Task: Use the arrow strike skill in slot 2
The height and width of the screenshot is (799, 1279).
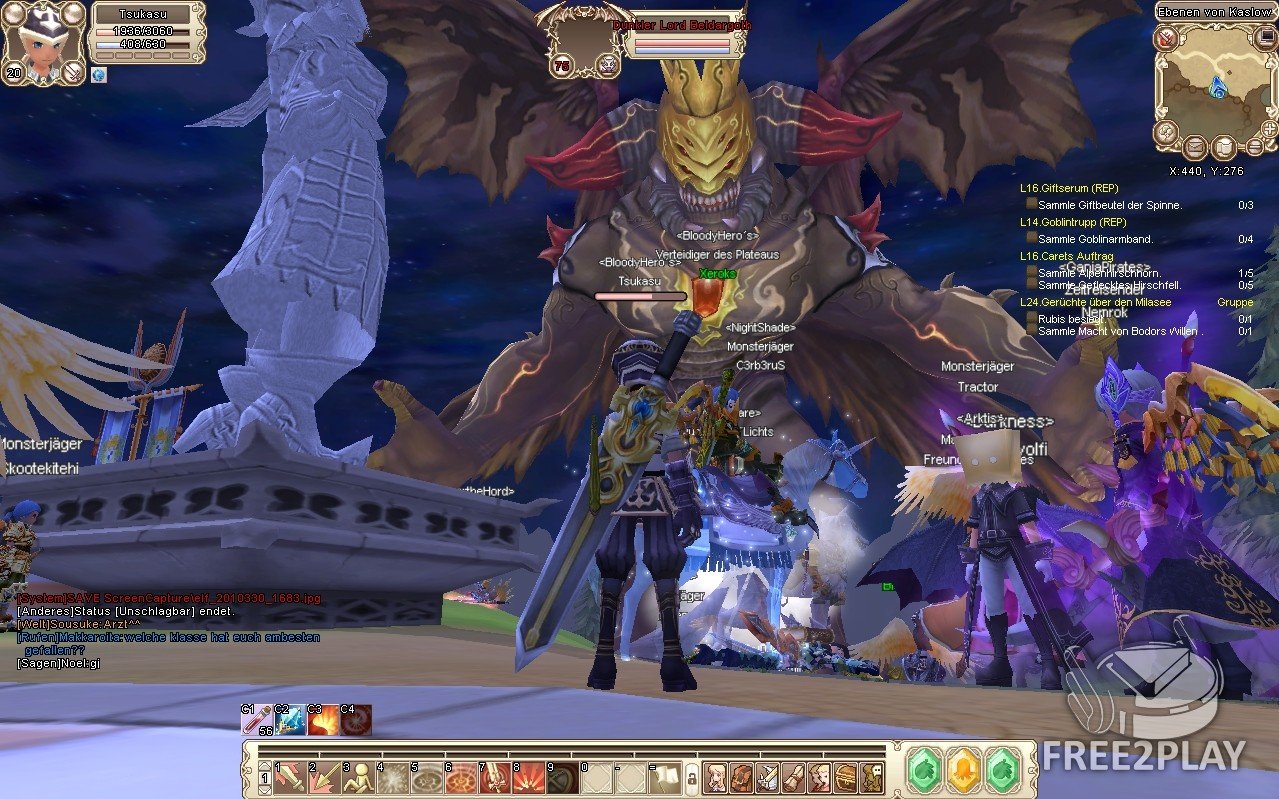Action: (x=324, y=776)
